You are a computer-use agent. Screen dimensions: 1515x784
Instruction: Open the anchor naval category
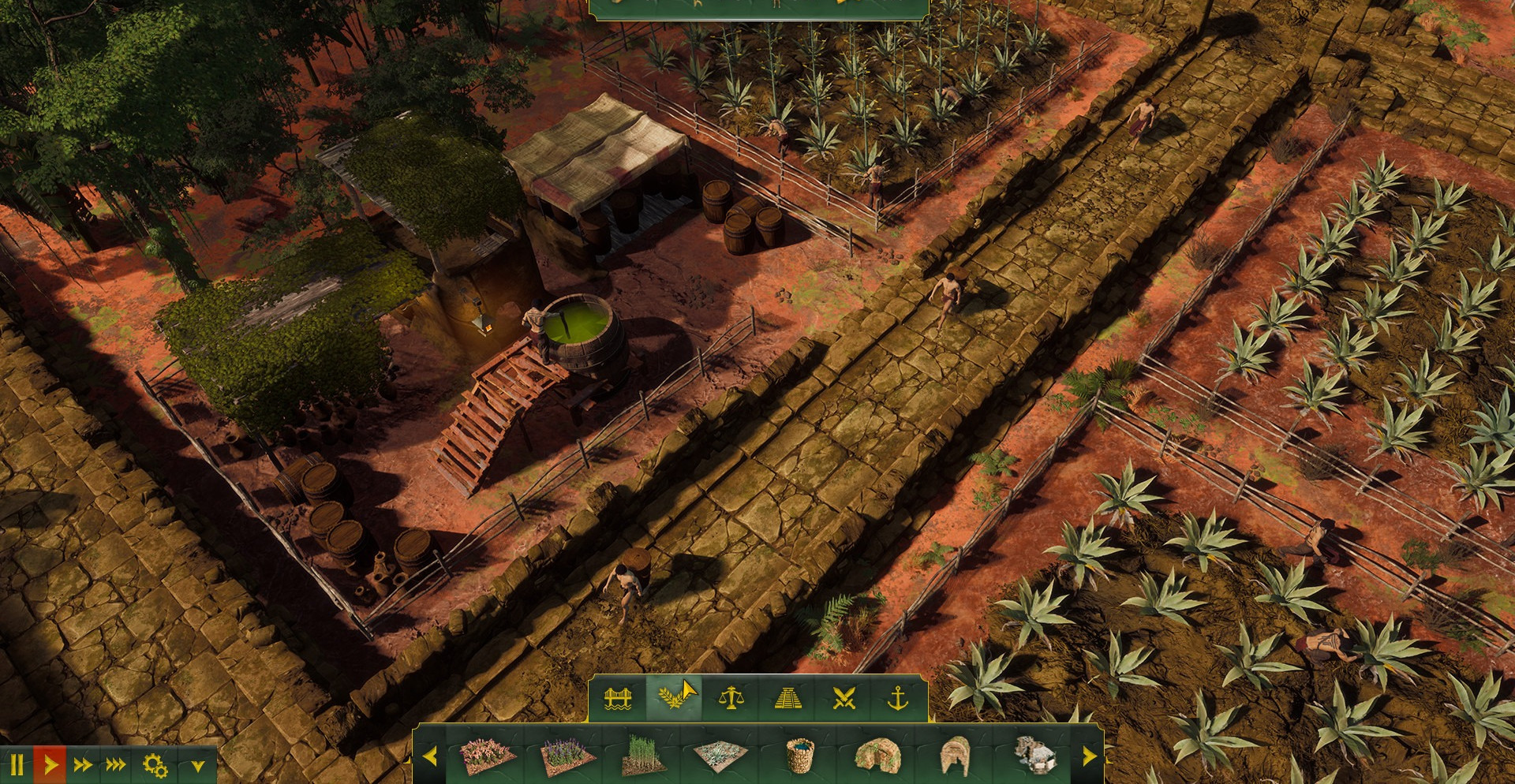point(899,699)
